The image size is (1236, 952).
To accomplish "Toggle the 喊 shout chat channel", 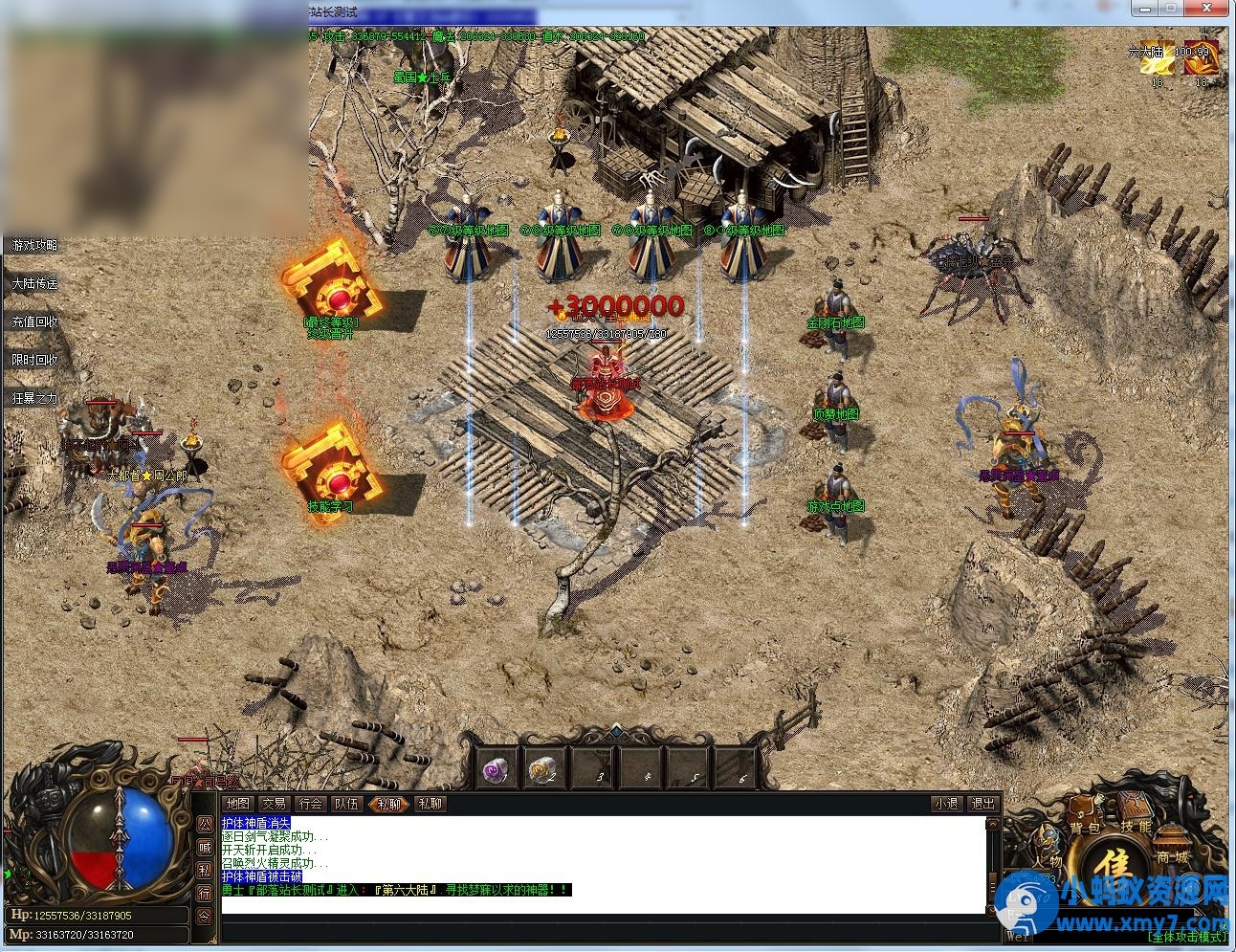I will (205, 847).
